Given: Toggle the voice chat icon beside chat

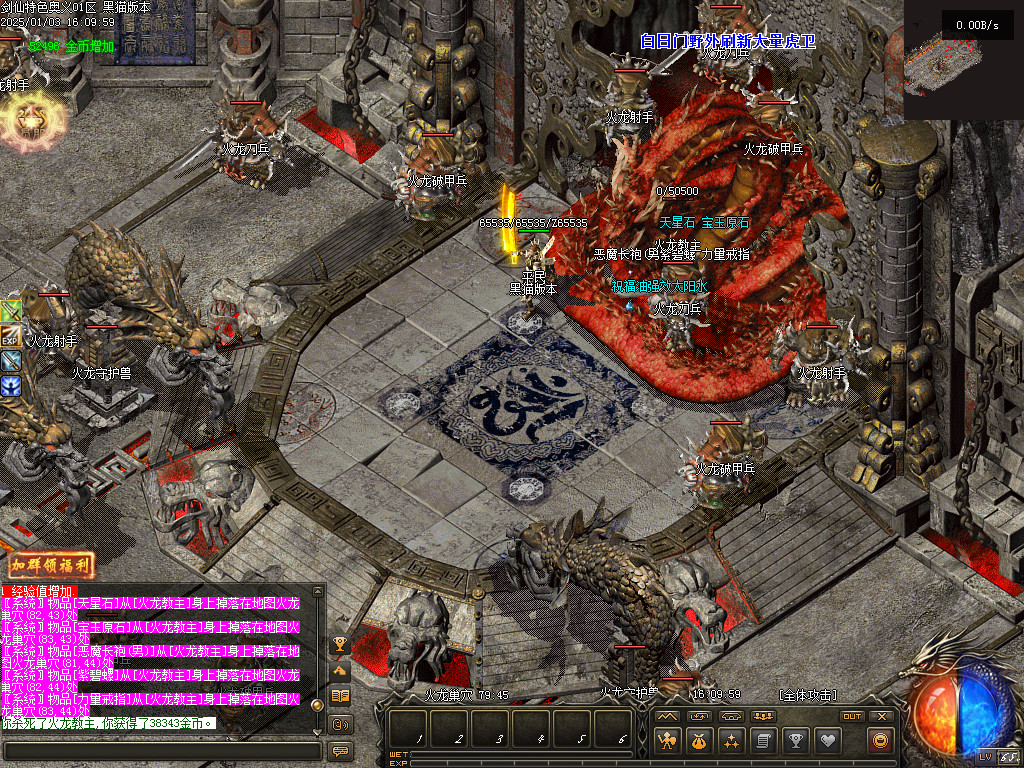Looking at the screenshot, I should tap(340, 723).
